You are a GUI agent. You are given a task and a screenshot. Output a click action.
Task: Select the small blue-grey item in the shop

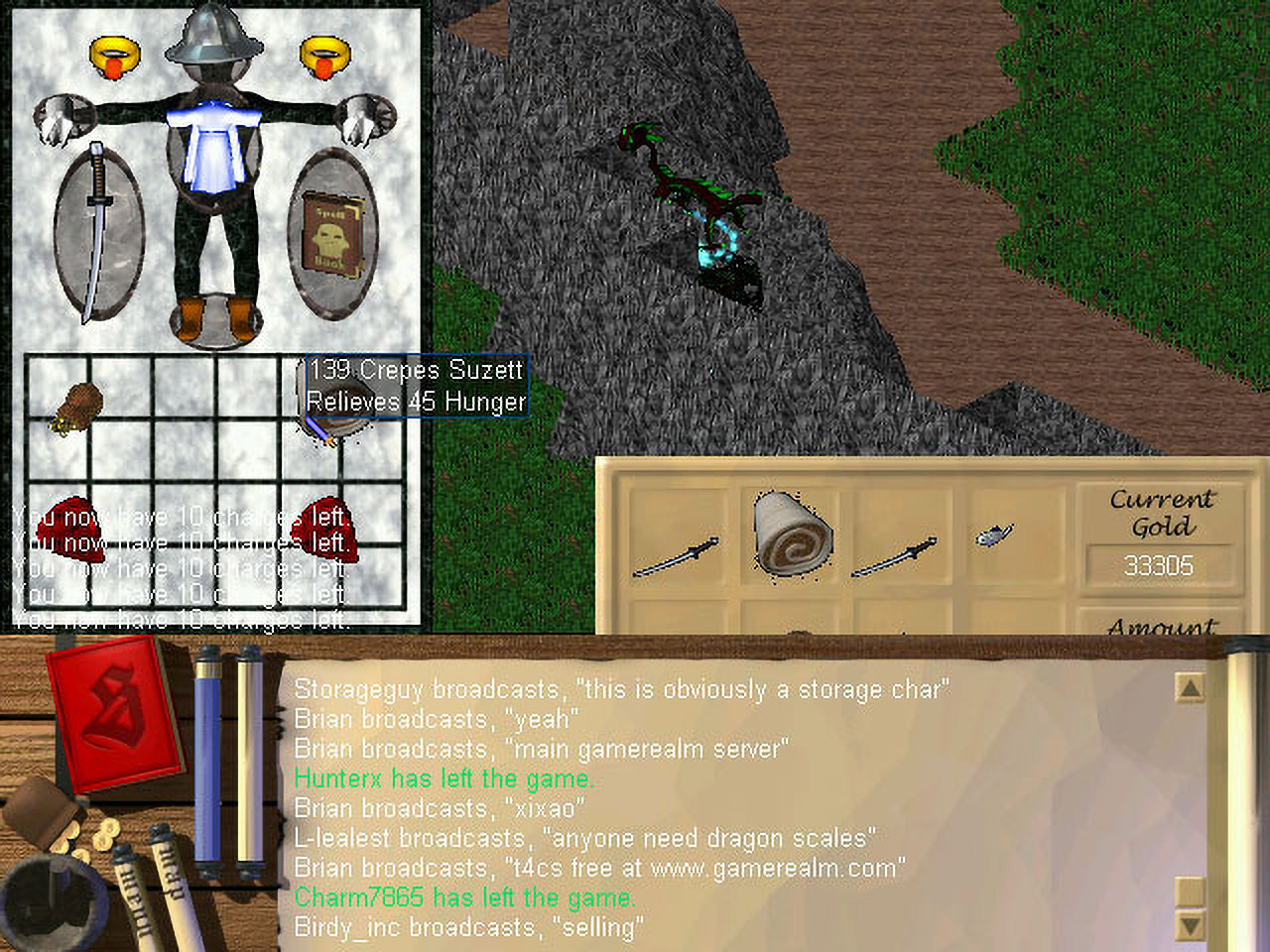(993, 535)
